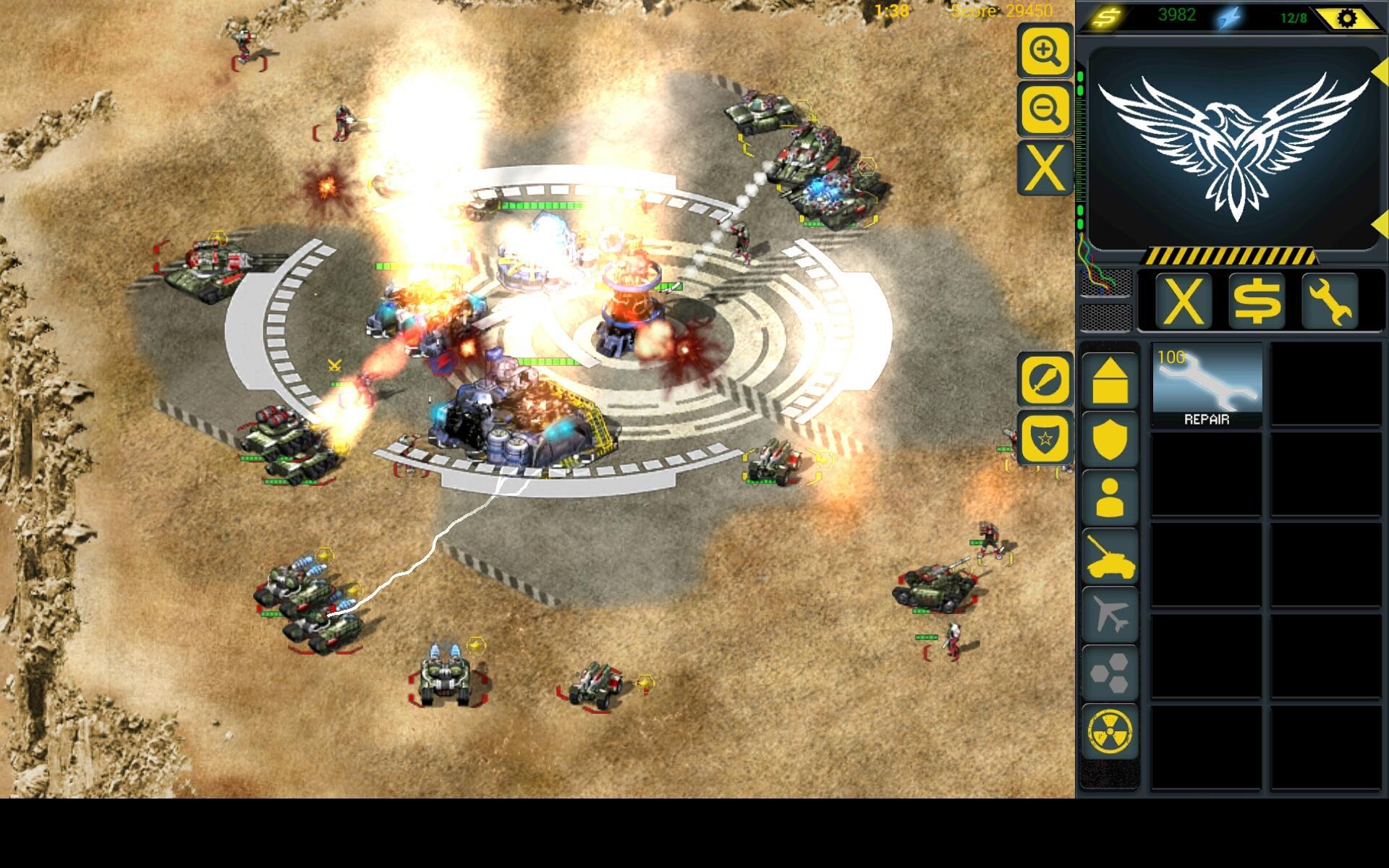Switch to the vehicles tank tab

click(x=1109, y=557)
